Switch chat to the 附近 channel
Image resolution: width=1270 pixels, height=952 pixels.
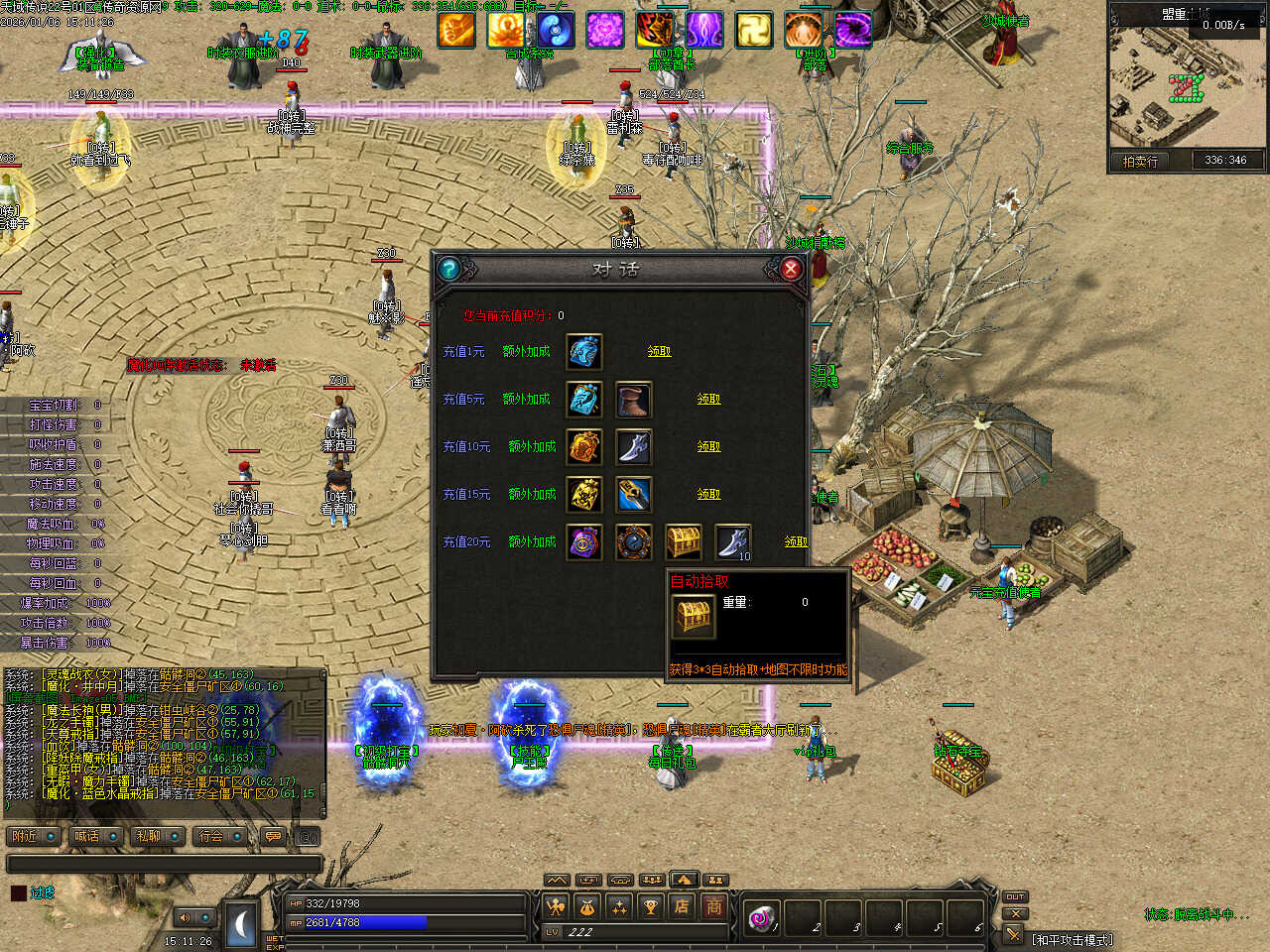34,836
